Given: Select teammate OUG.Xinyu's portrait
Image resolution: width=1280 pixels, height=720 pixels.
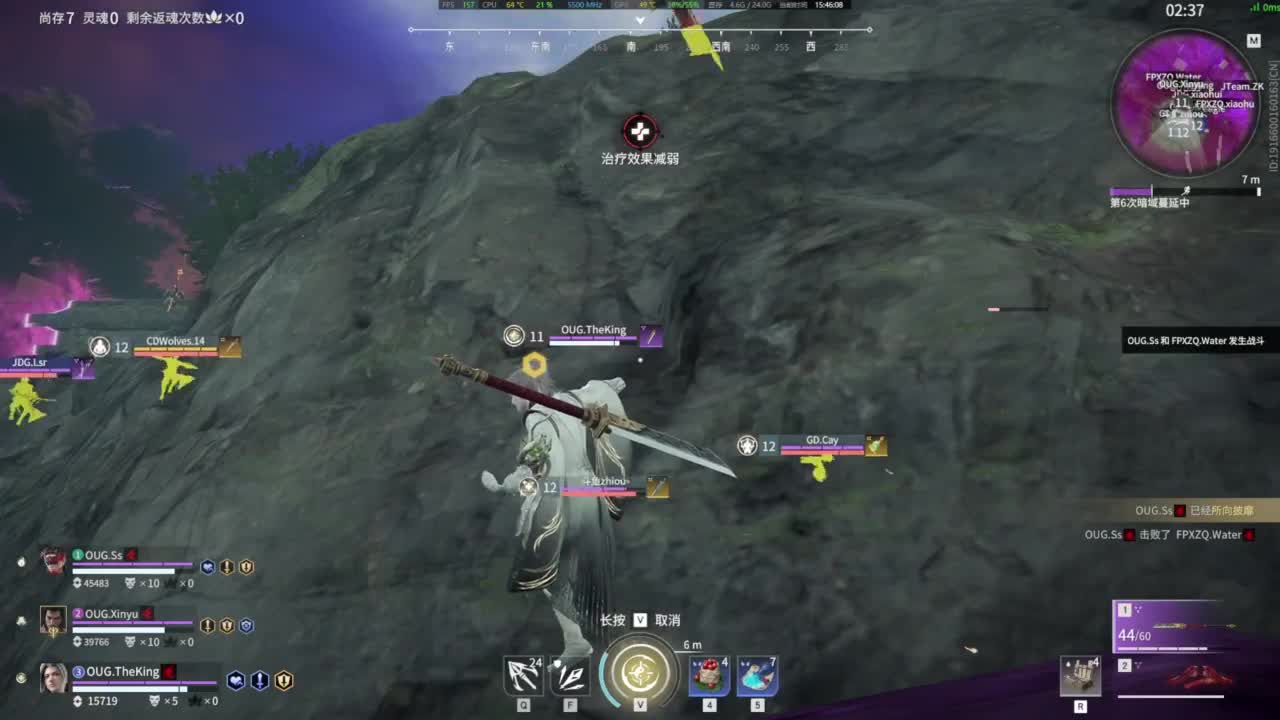Looking at the screenshot, I should tap(55, 621).
